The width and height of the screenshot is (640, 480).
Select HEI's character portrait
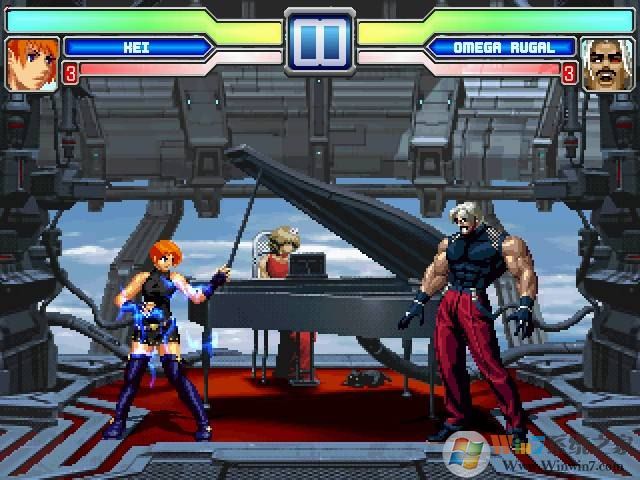31,63
